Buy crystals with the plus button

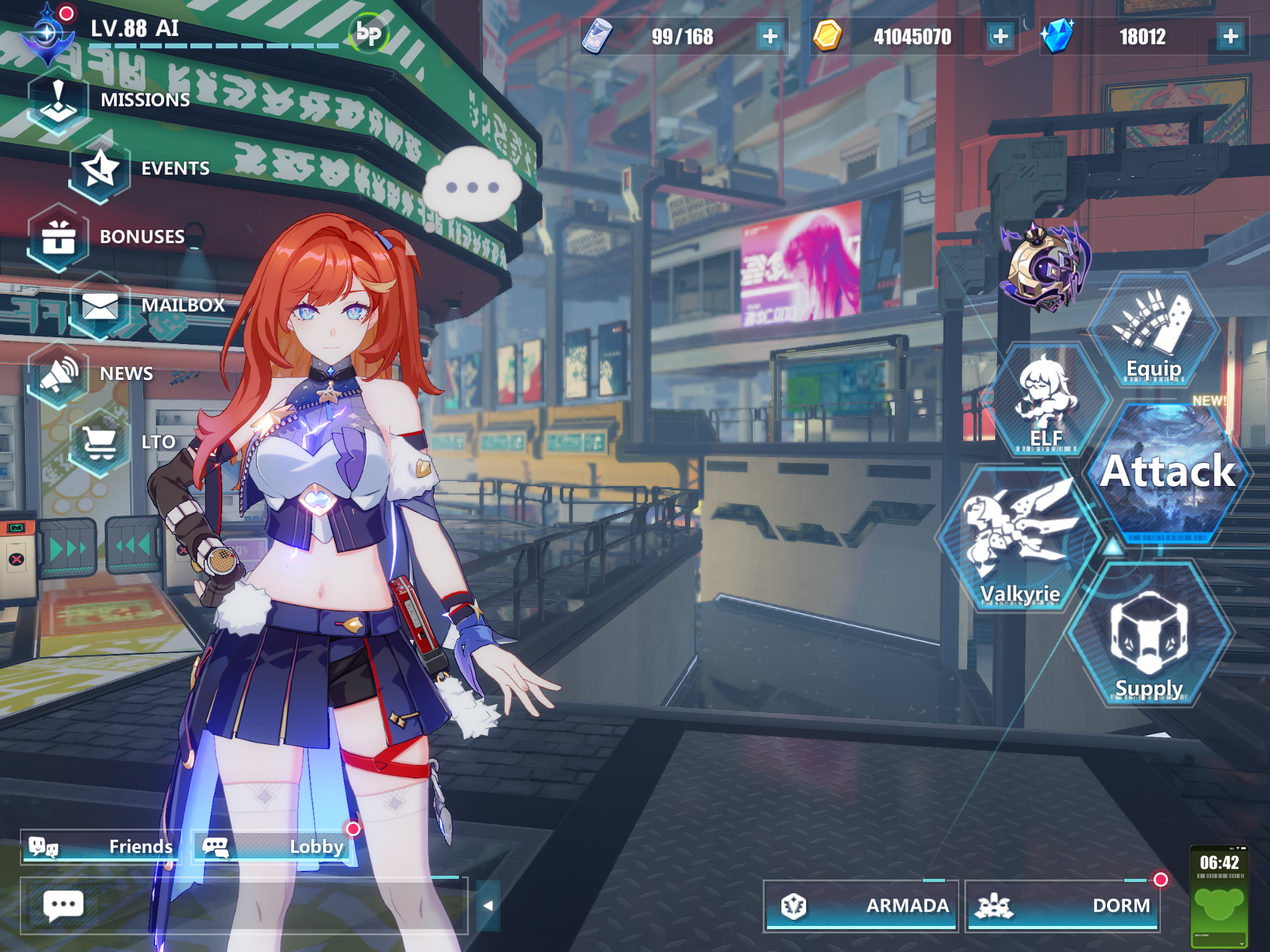[x=1230, y=37]
